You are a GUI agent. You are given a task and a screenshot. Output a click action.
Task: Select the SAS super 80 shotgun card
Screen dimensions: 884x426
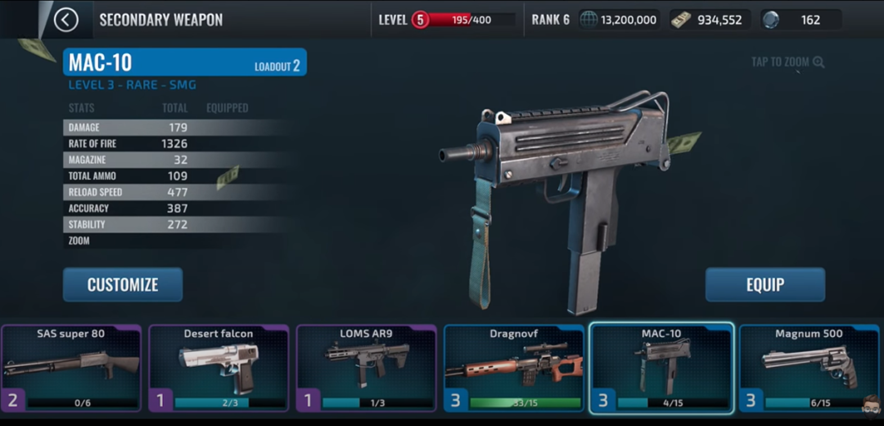[x=71, y=367]
